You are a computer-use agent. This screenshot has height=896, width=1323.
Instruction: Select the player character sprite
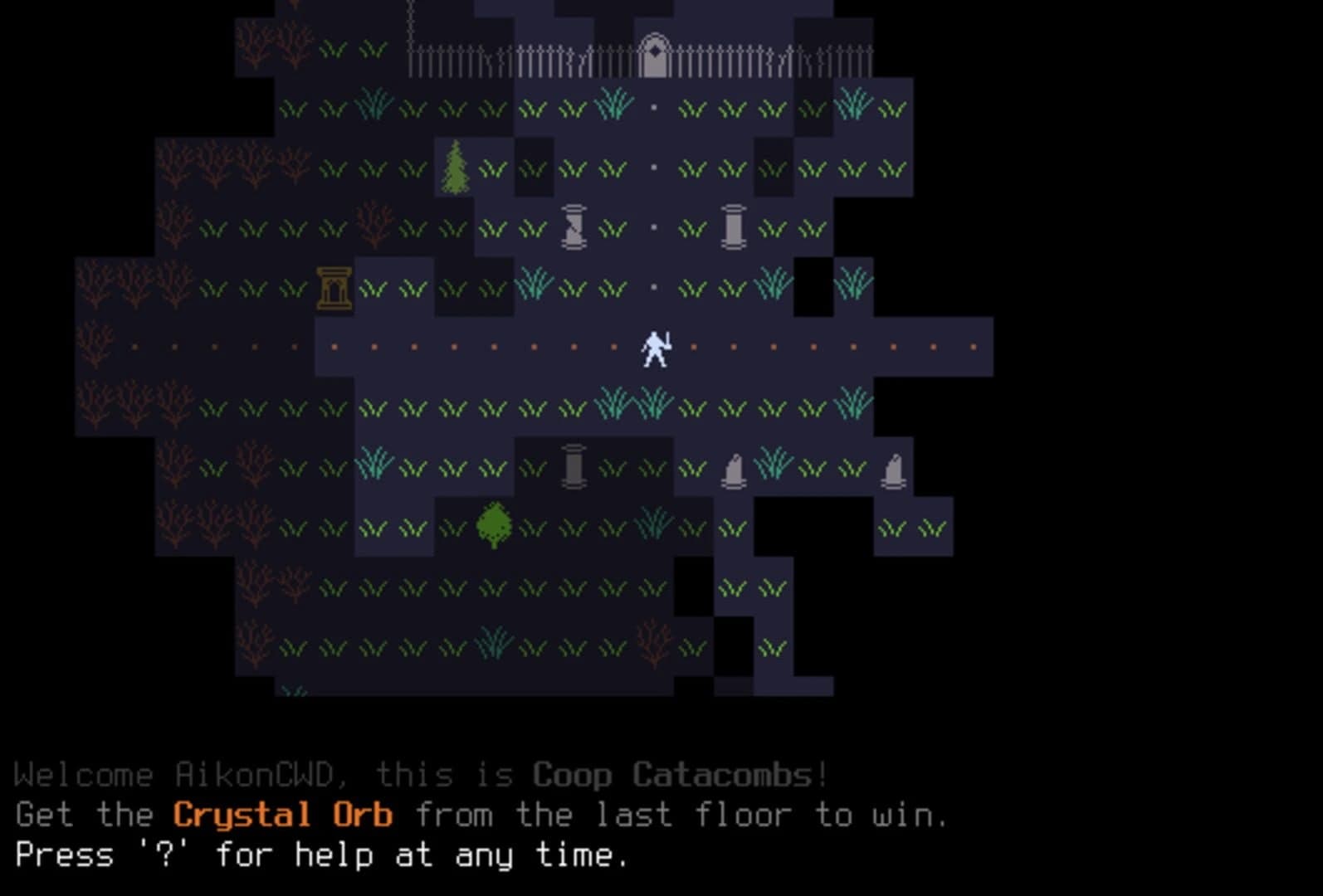655,348
